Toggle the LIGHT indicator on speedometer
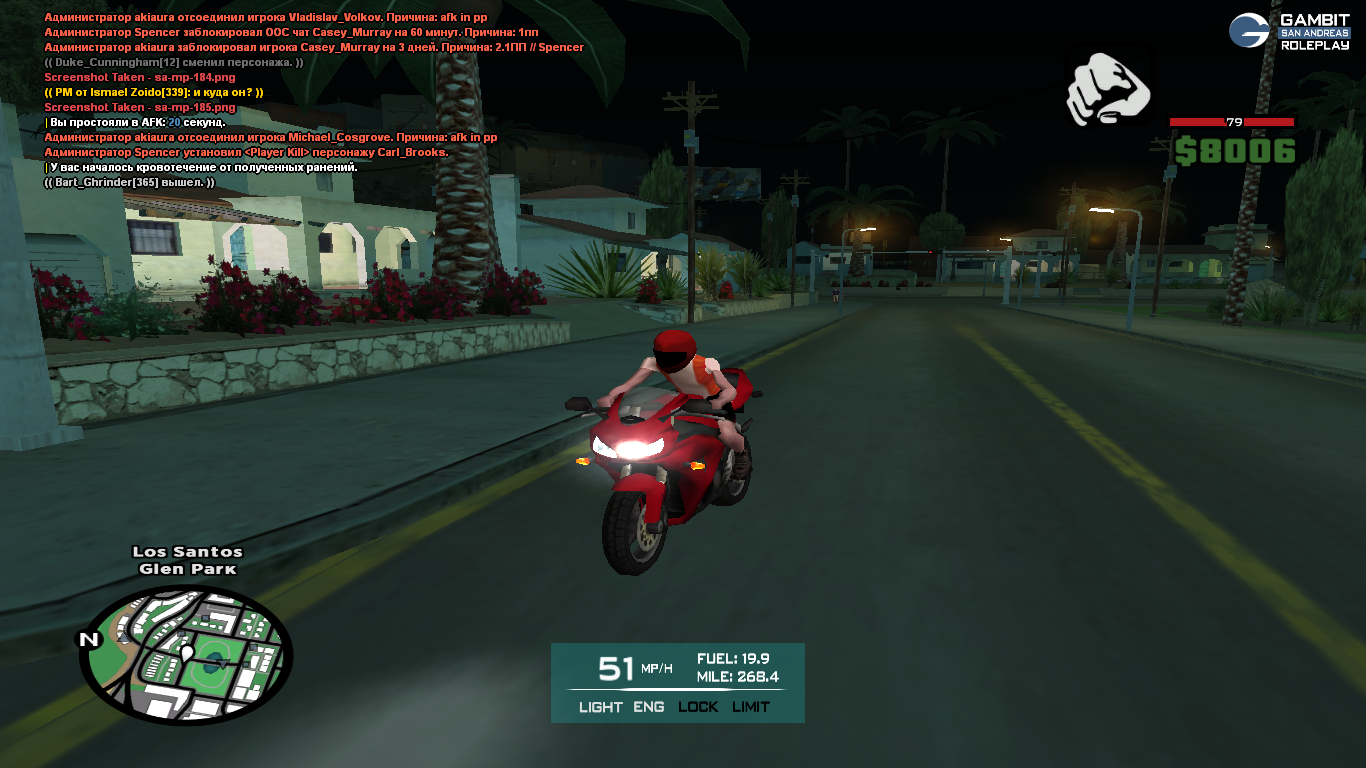The width and height of the screenshot is (1366, 768). 600,707
